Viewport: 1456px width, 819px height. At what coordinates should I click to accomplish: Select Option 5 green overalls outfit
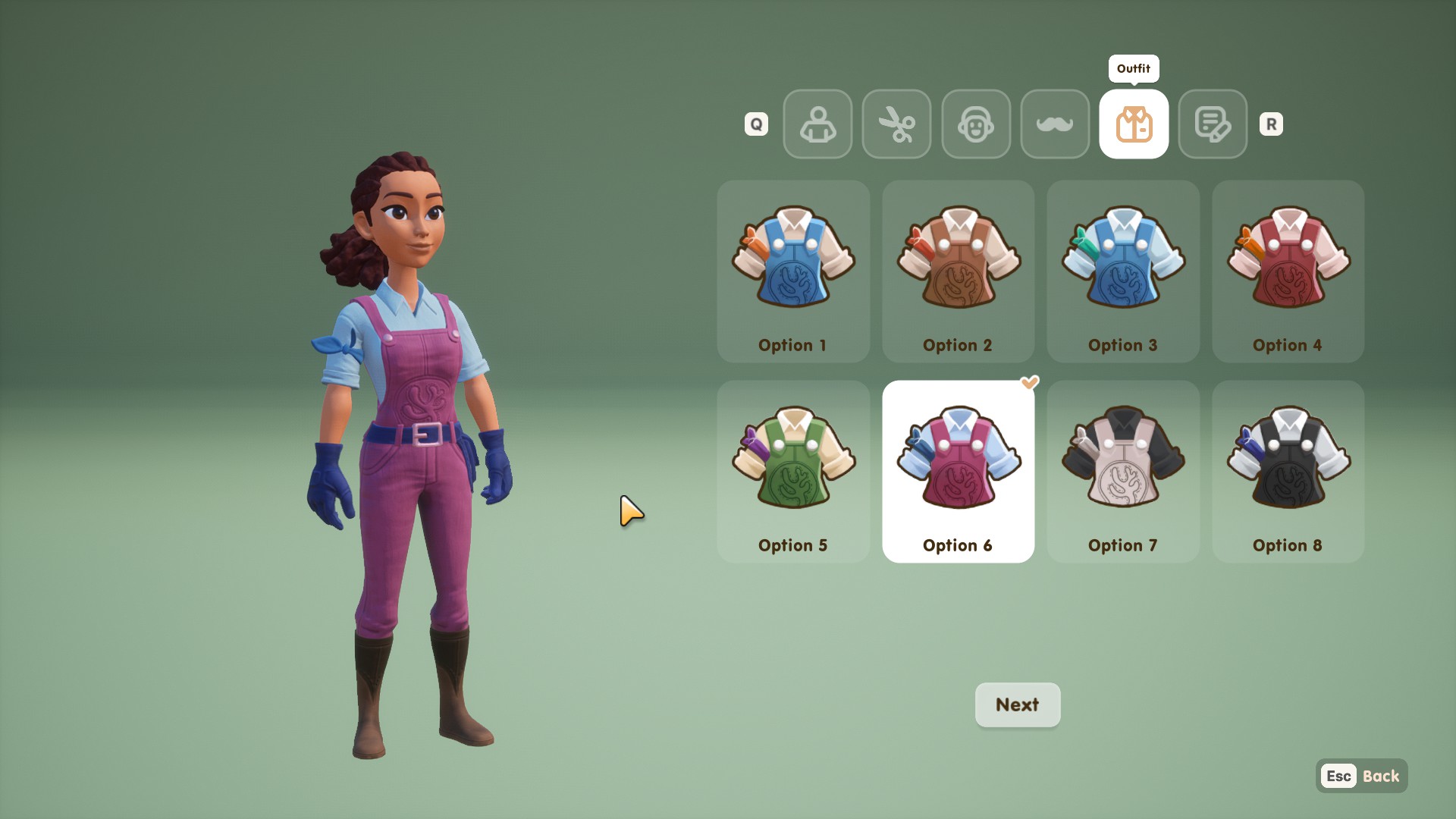793,472
